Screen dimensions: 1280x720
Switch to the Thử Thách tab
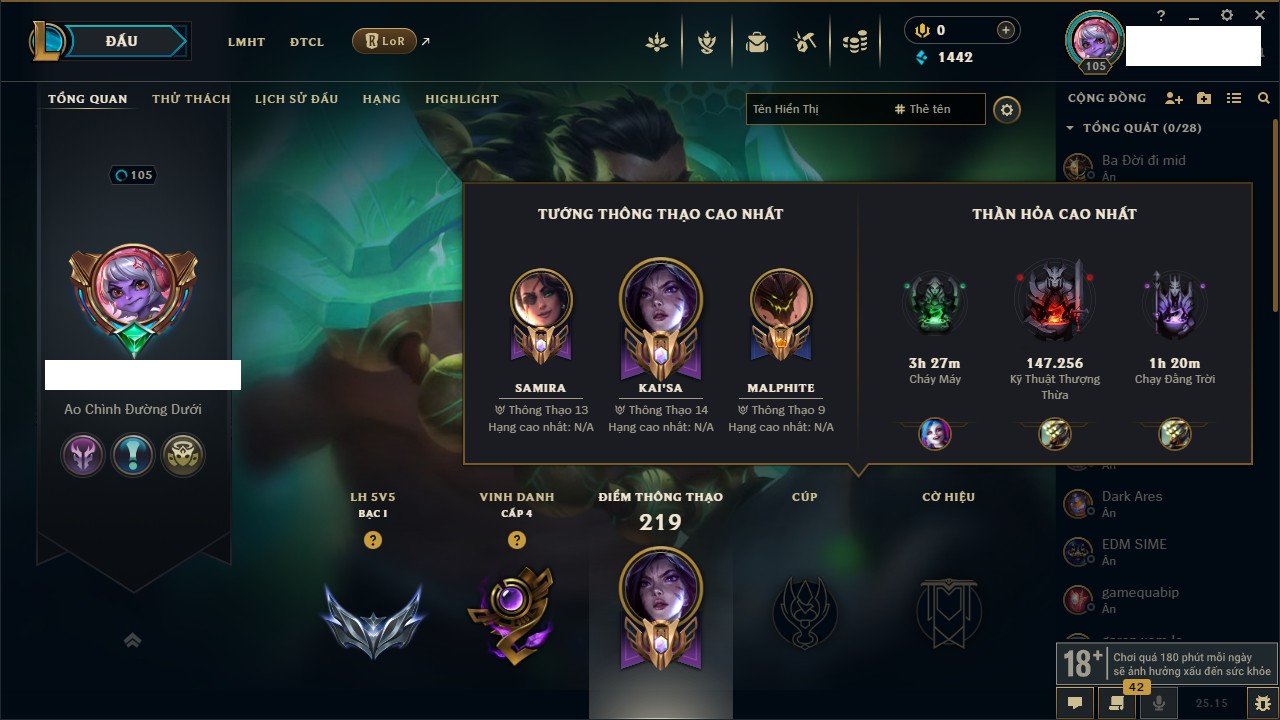(x=191, y=99)
